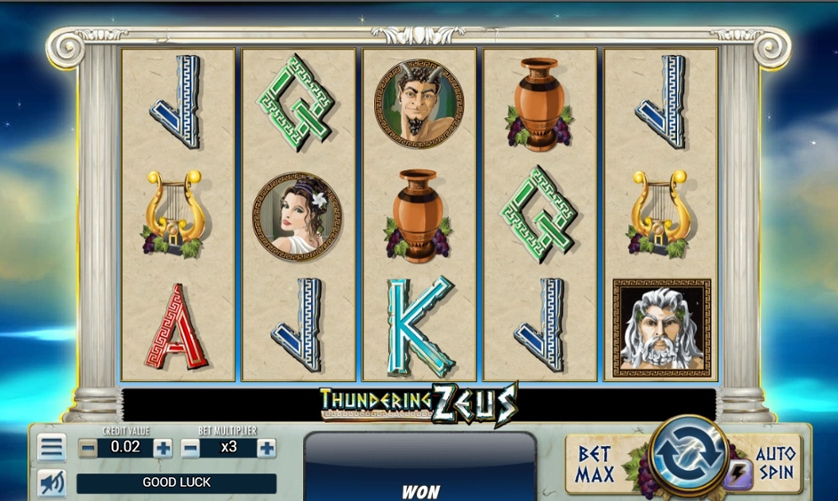Image resolution: width=838 pixels, height=501 pixels.
Task: Start Auto Spin
Action: pos(776,461)
